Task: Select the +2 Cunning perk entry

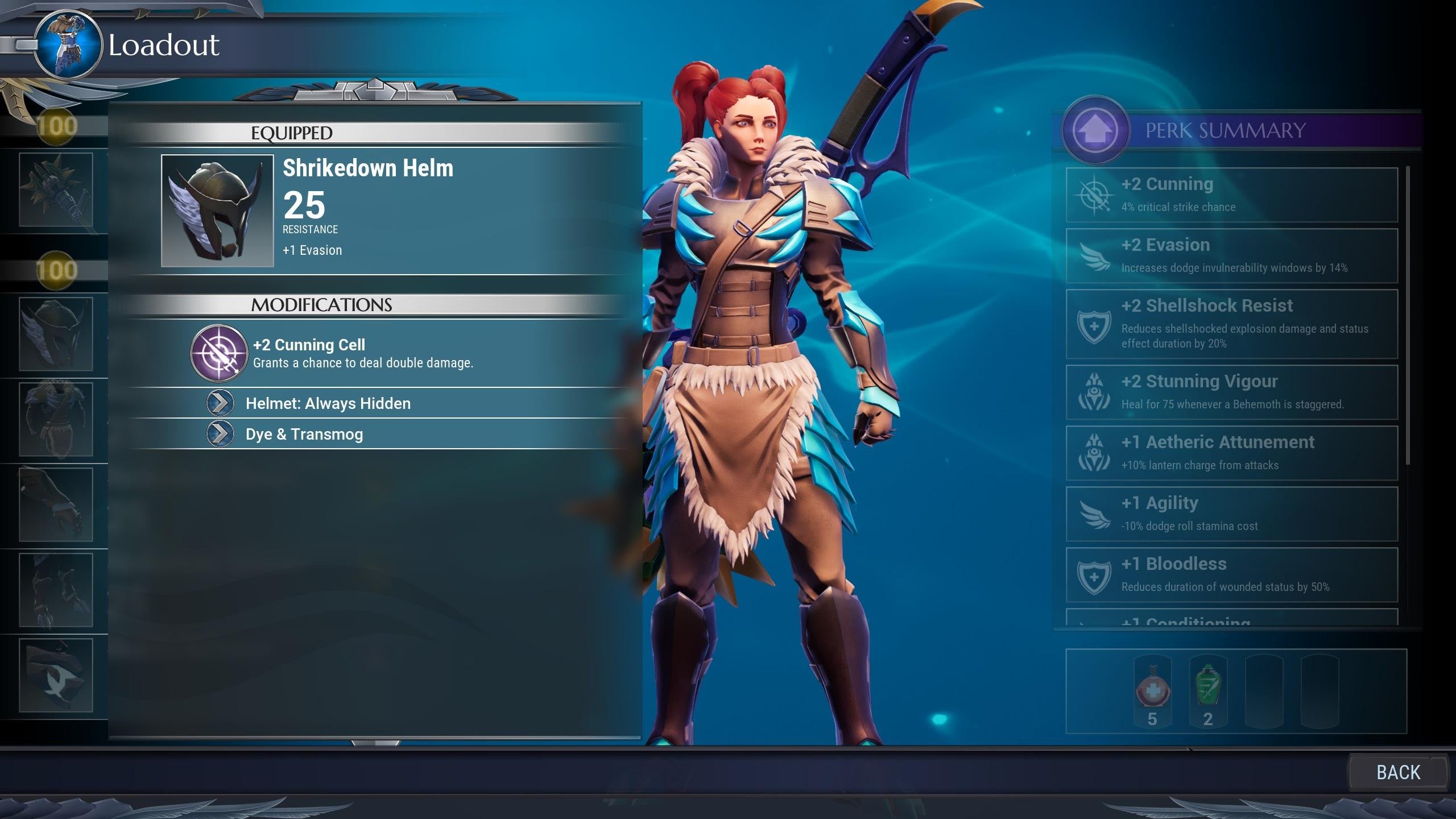Action: 1231,195
